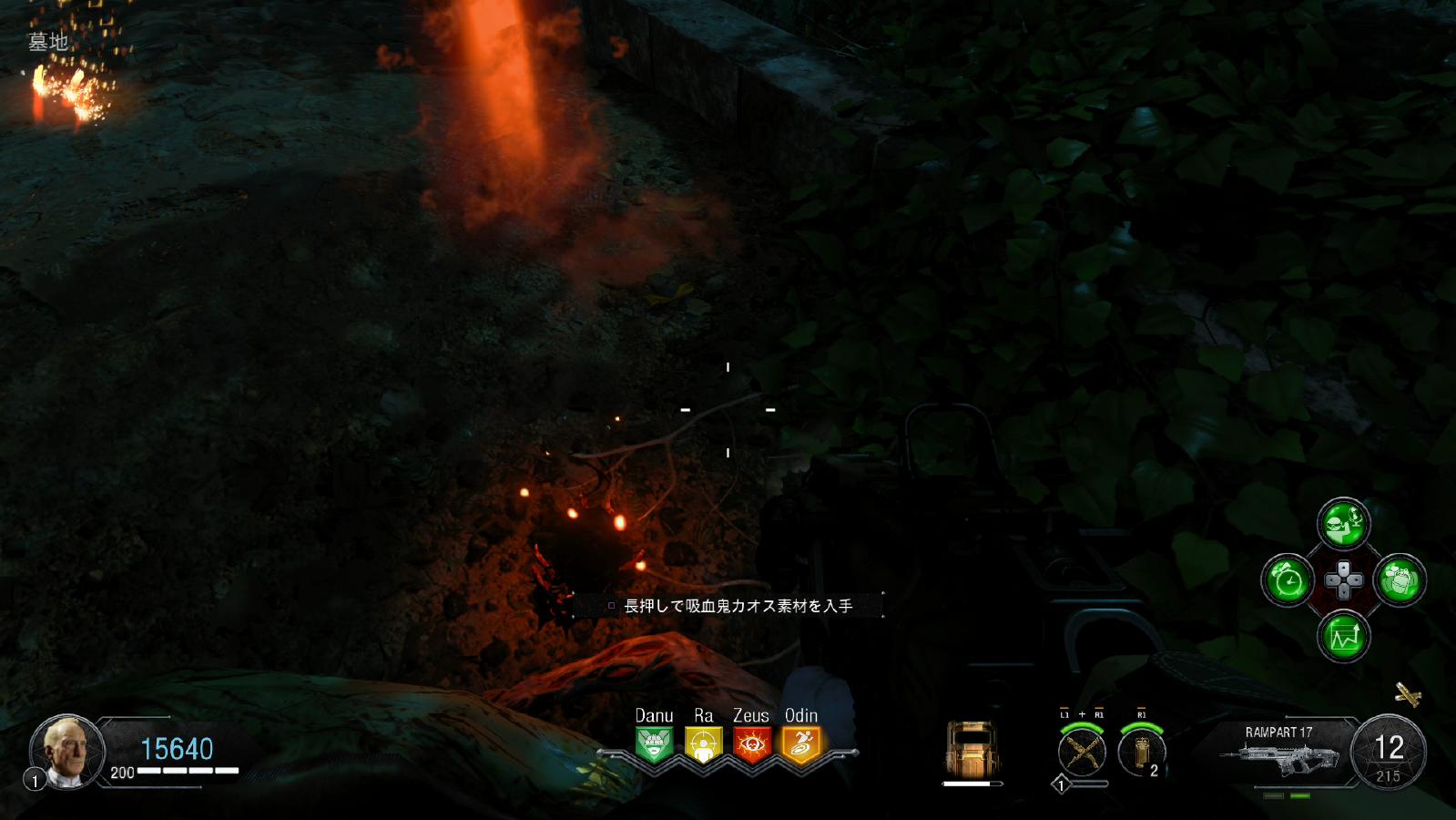Select the Danu perk icon
Image resolution: width=1456 pixels, height=820 pixels.
654,744
